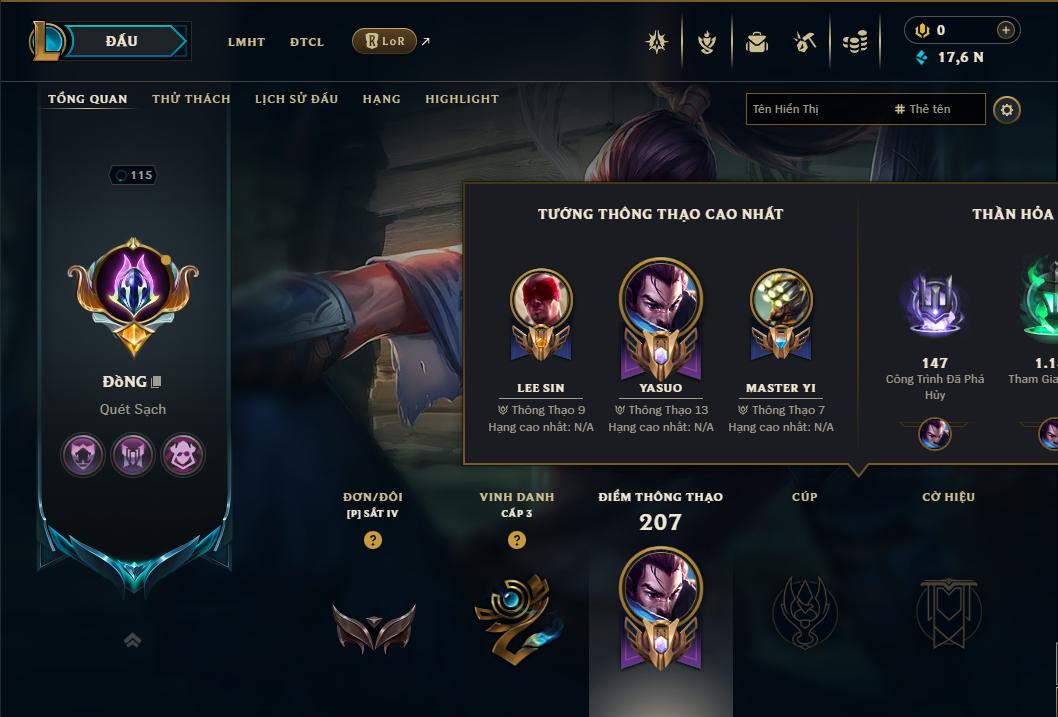Select the Tổng Quan tab
The width and height of the screenshot is (1058, 717).
click(88, 99)
